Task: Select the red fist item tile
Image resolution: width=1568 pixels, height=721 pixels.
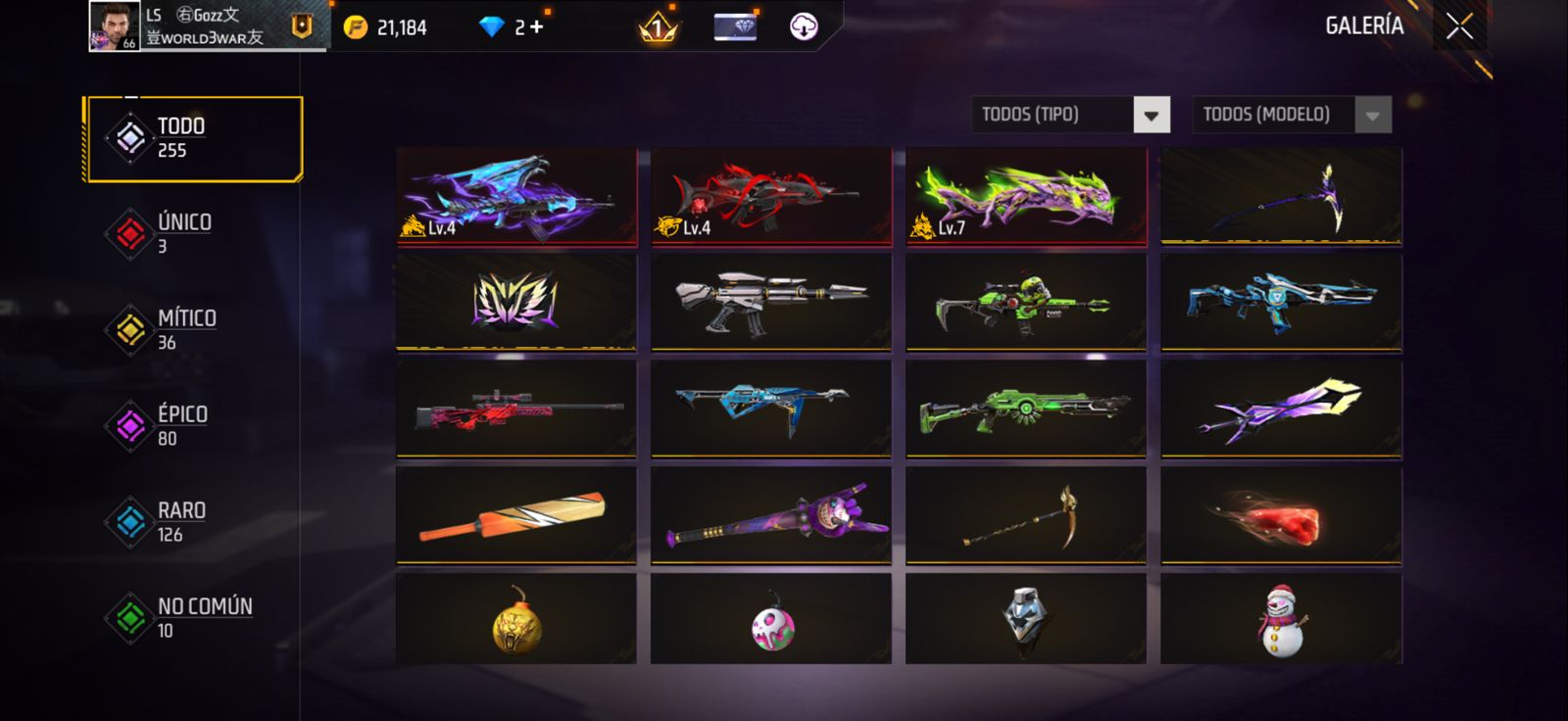Action: [1281, 515]
